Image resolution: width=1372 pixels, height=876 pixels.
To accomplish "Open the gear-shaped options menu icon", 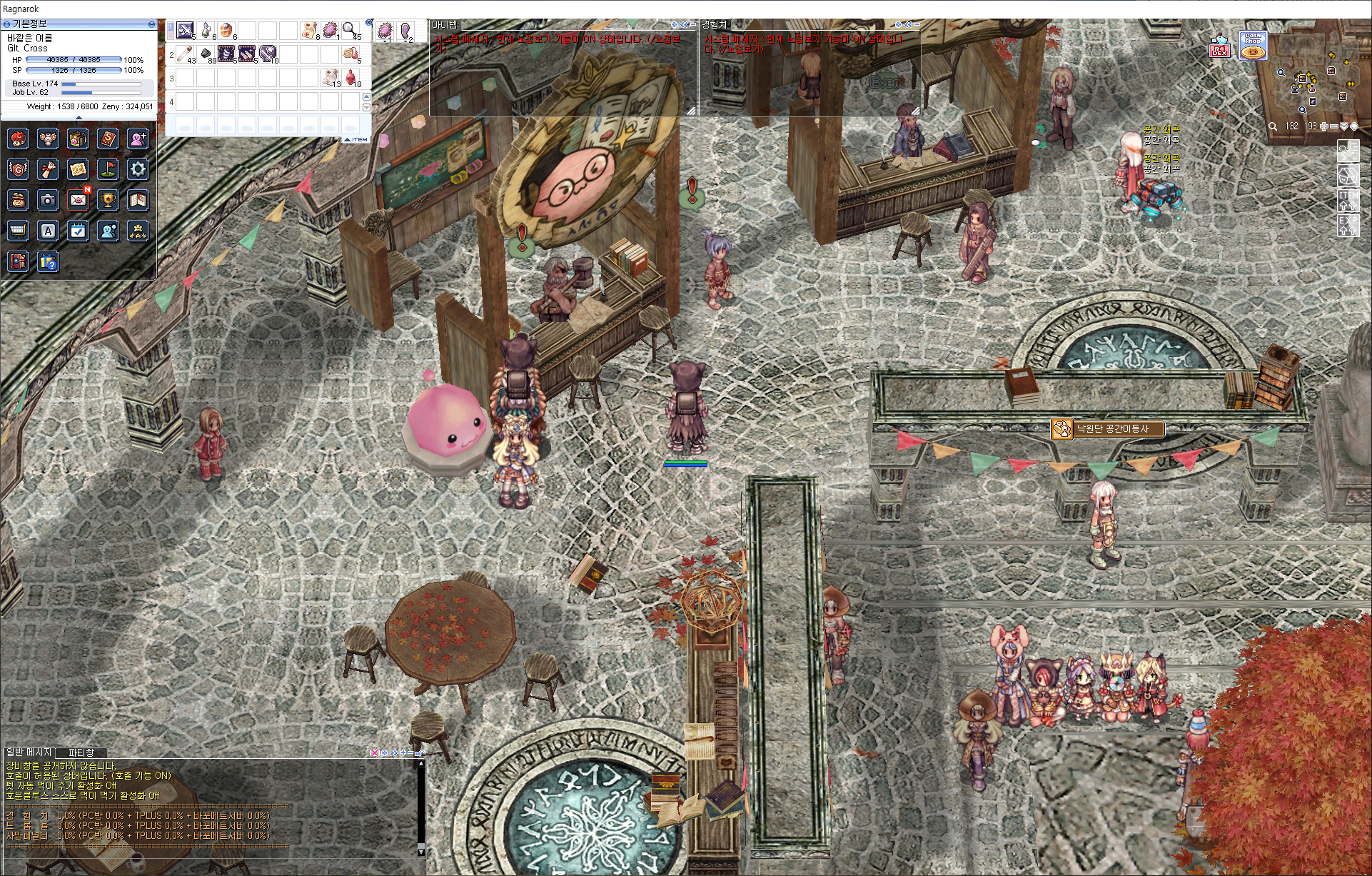I will [138, 169].
